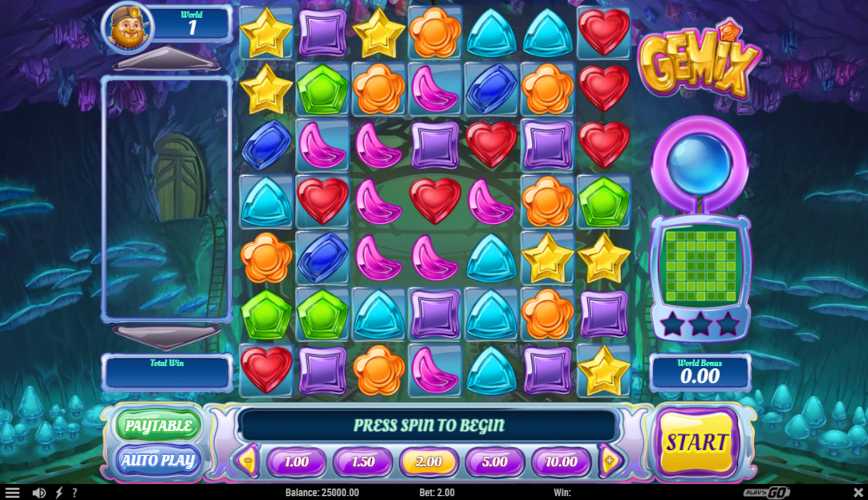Viewport: 868px width, 500px height.
Task: Click the miner character portrait
Action: click(129, 27)
